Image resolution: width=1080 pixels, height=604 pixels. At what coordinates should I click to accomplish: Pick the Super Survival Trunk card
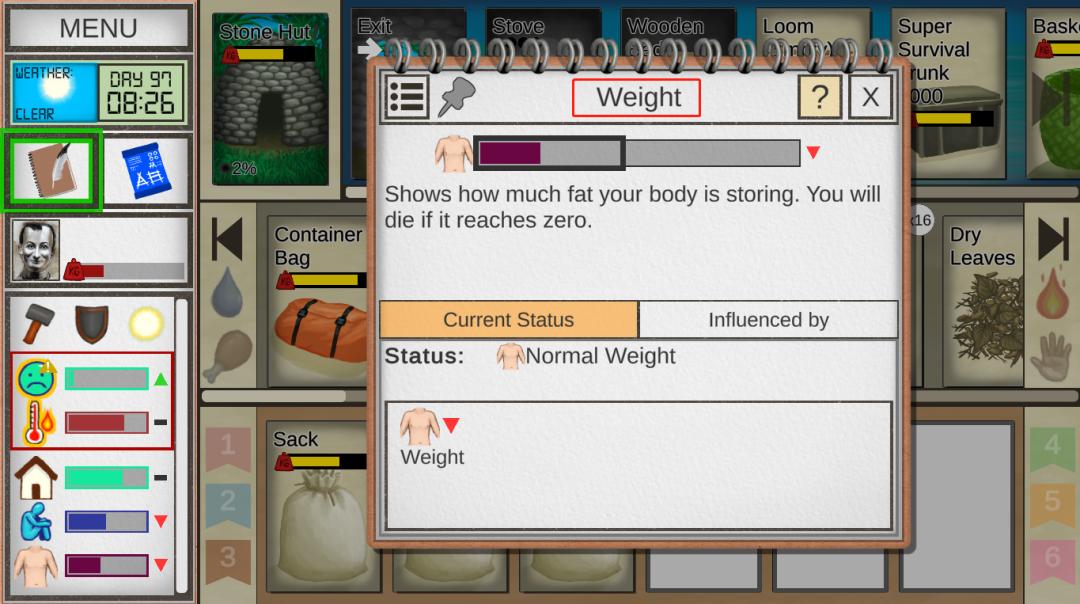pos(947,100)
